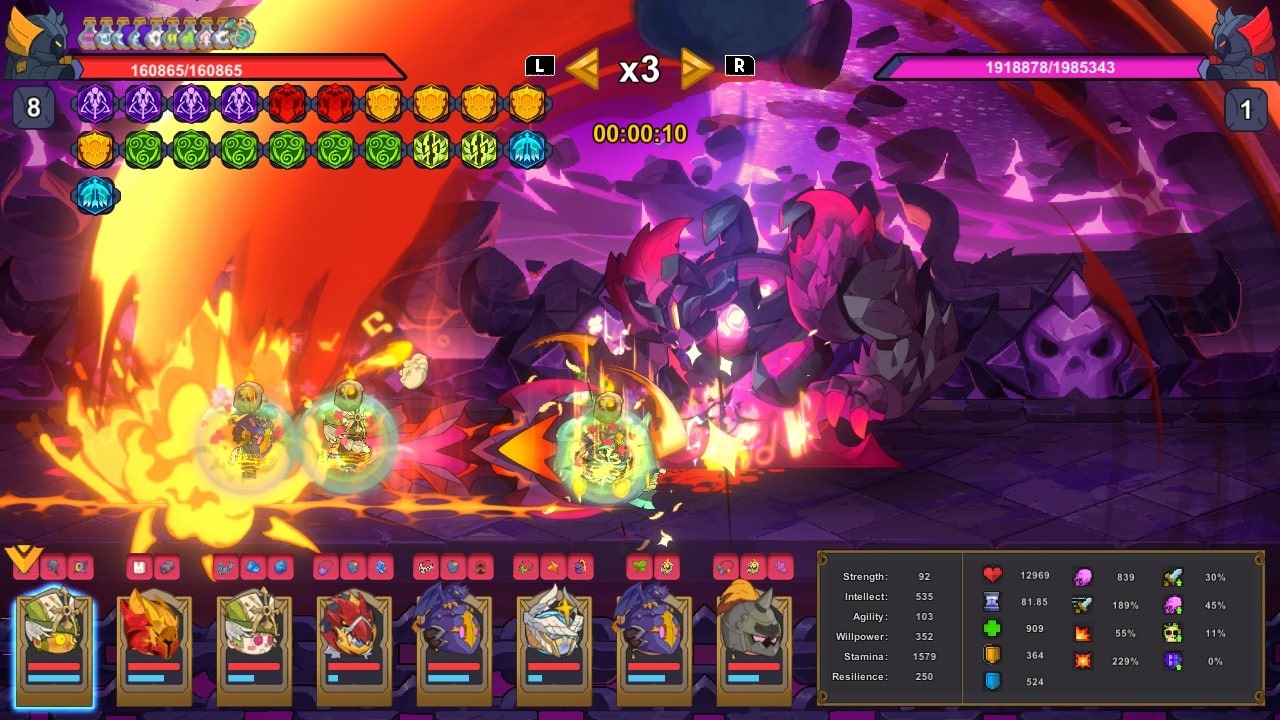Click the cyan trident buff icon
This screenshot has height=720, width=1280.
(528, 147)
